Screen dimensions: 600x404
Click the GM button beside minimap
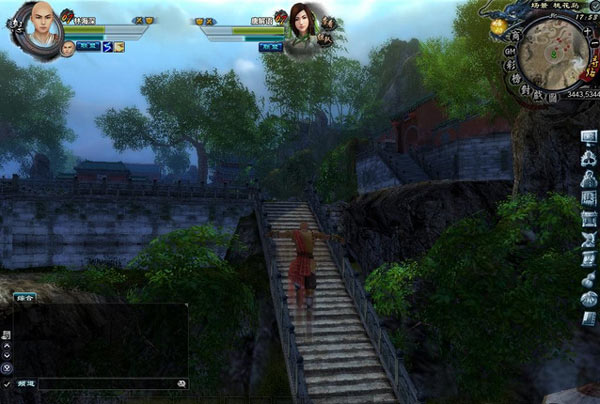tap(507, 49)
